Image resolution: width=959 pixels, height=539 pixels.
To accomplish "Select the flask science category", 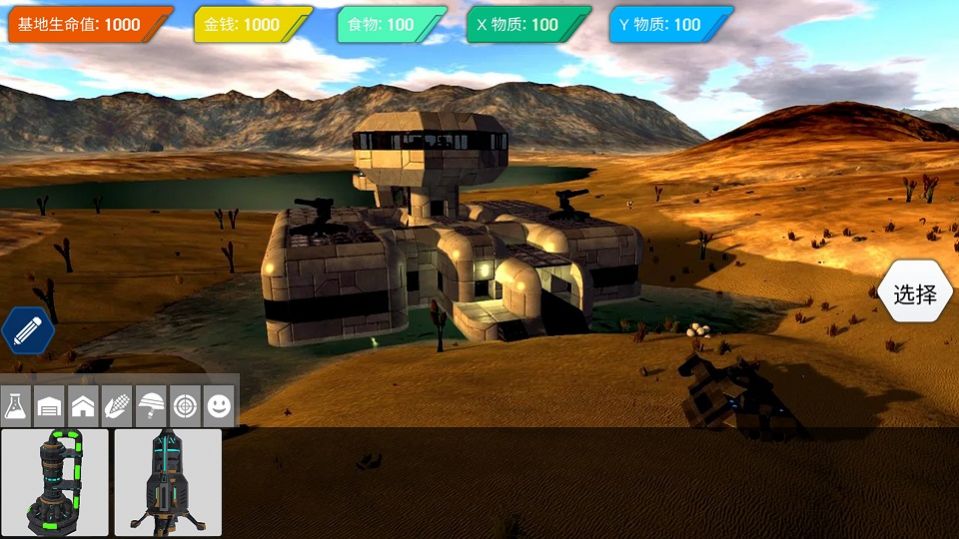I will (17, 406).
